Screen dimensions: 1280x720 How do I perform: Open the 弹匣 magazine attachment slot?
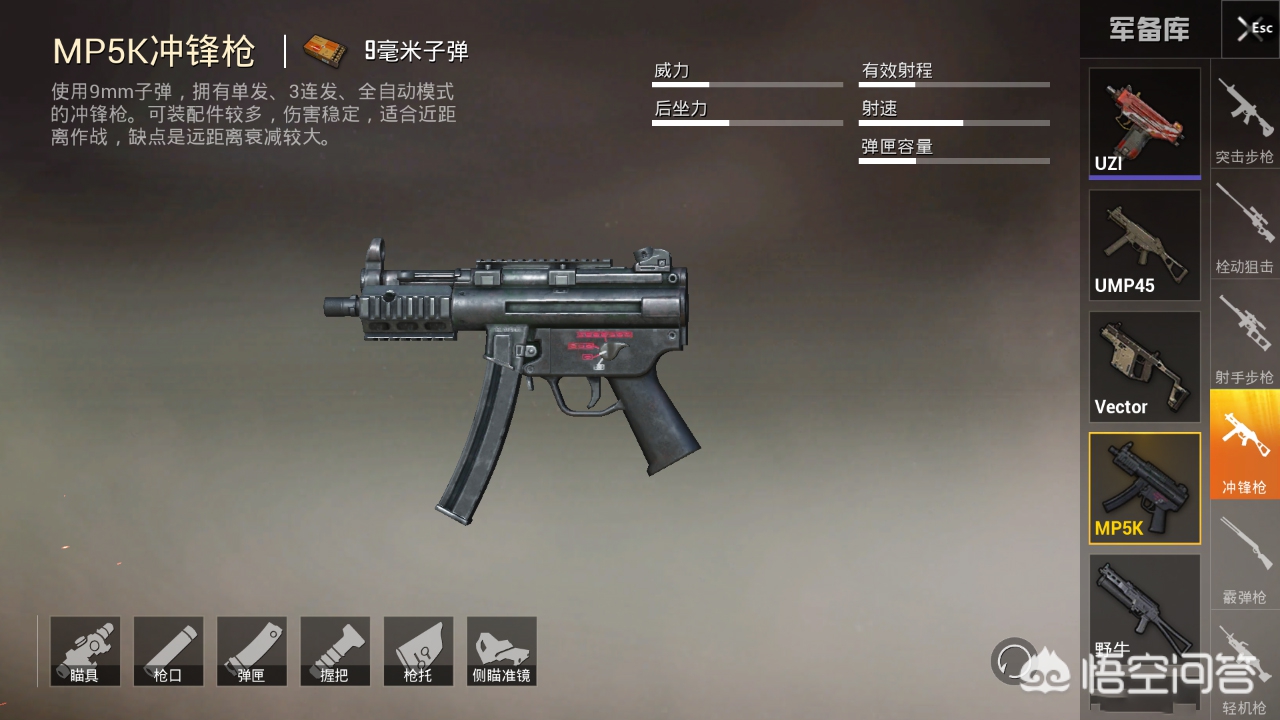[251, 651]
